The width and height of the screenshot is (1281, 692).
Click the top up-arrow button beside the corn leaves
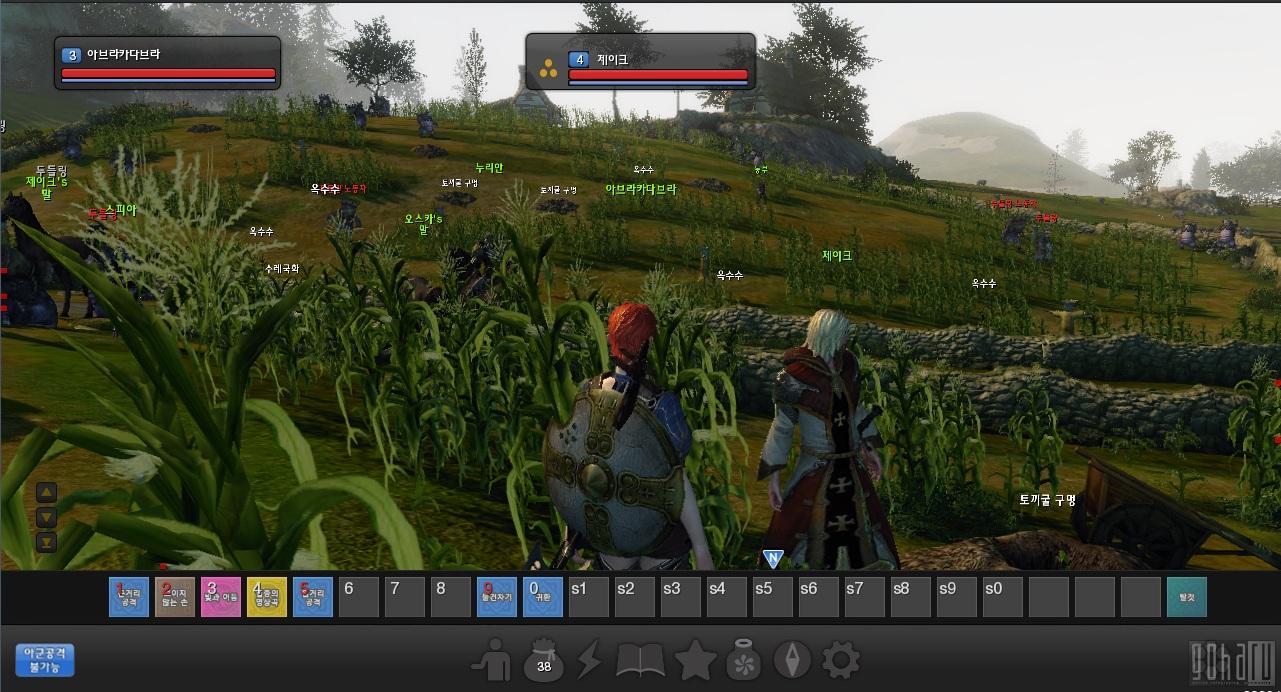tap(47, 492)
